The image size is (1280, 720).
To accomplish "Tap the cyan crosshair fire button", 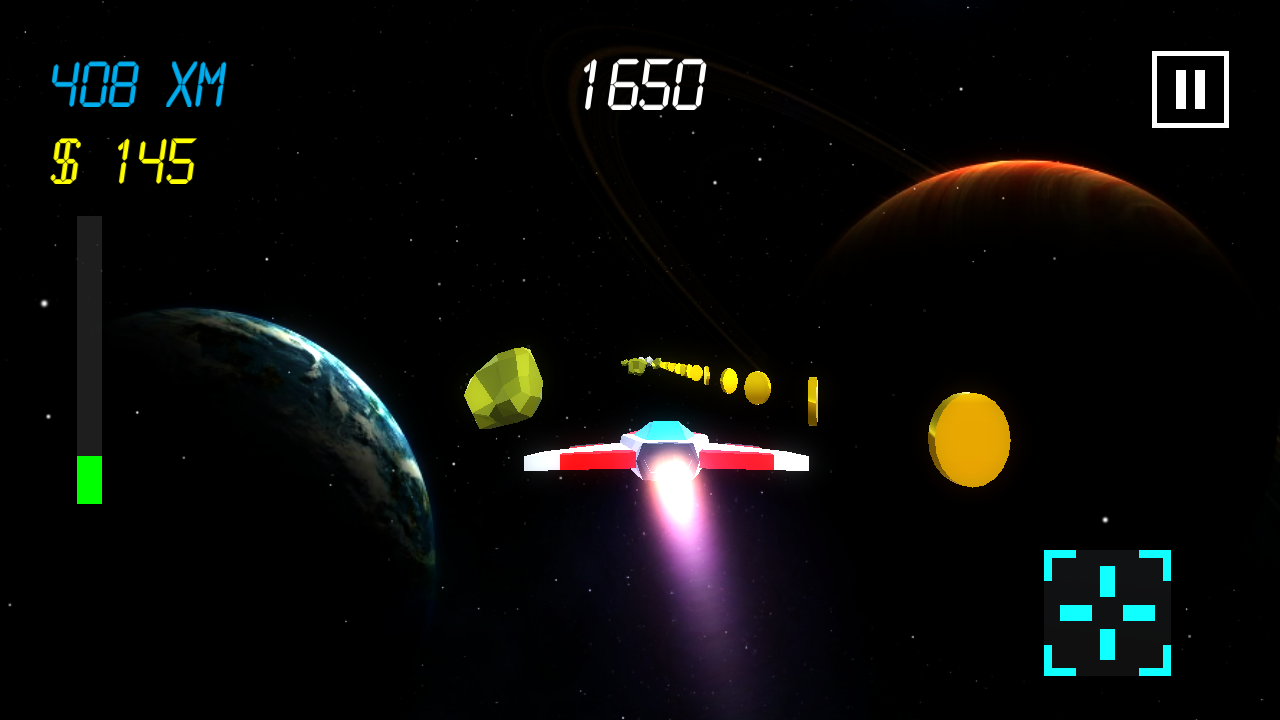I will click(1107, 612).
